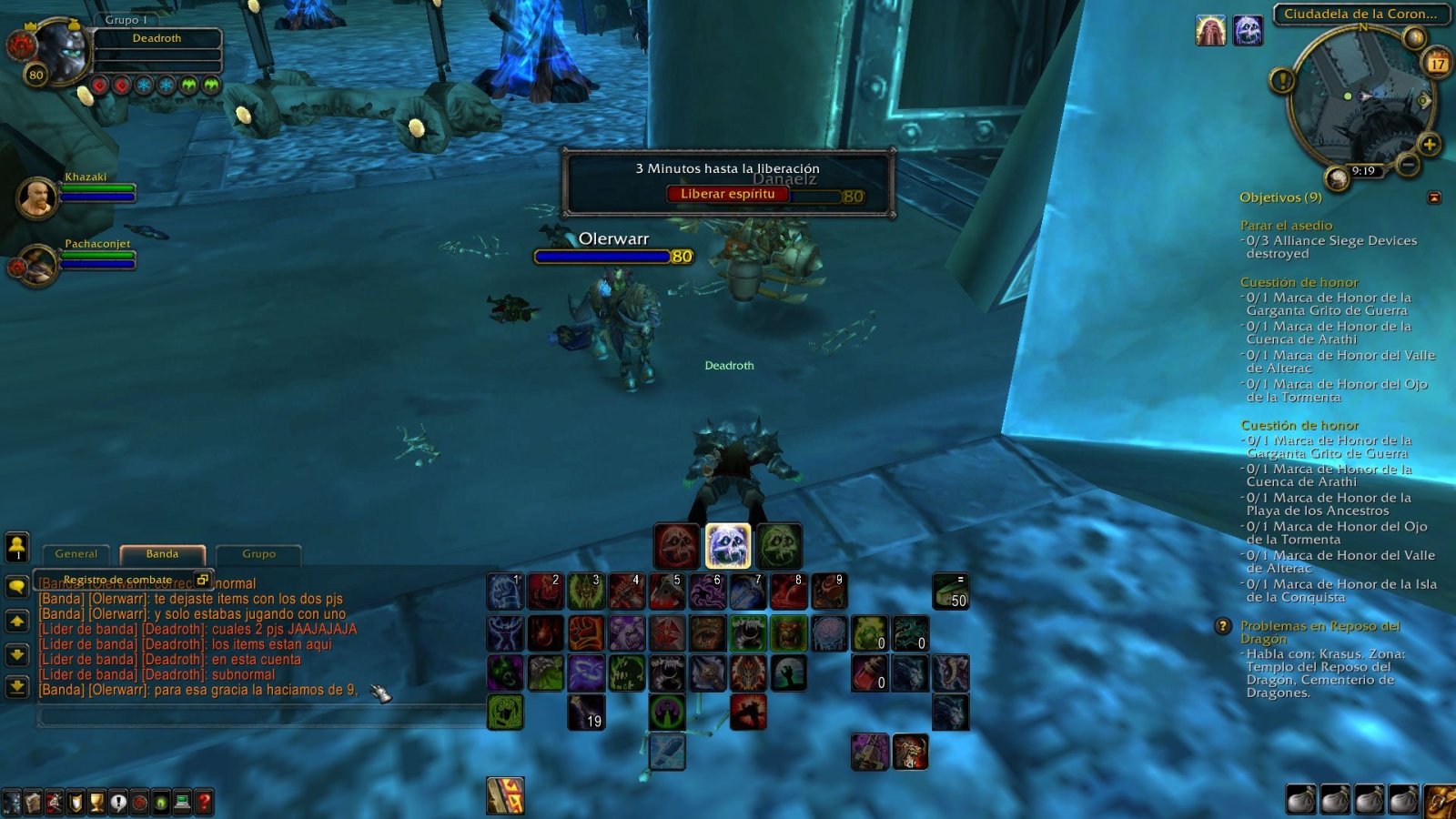
Task: Open the calendar showing day 17
Action: [x=1436, y=64]
